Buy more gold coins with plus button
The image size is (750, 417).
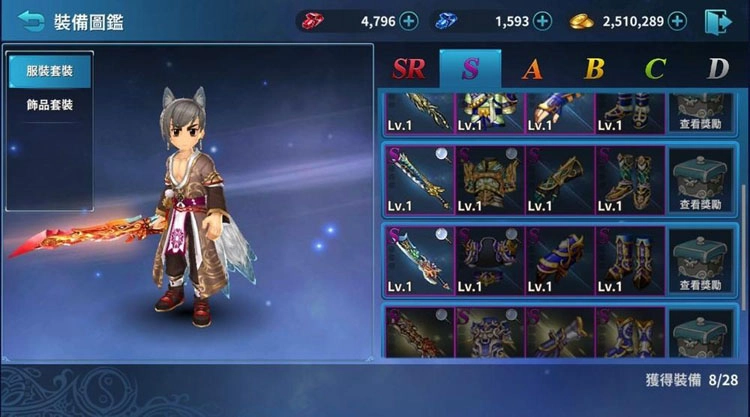pyautogui.click(x=677, y=20)
